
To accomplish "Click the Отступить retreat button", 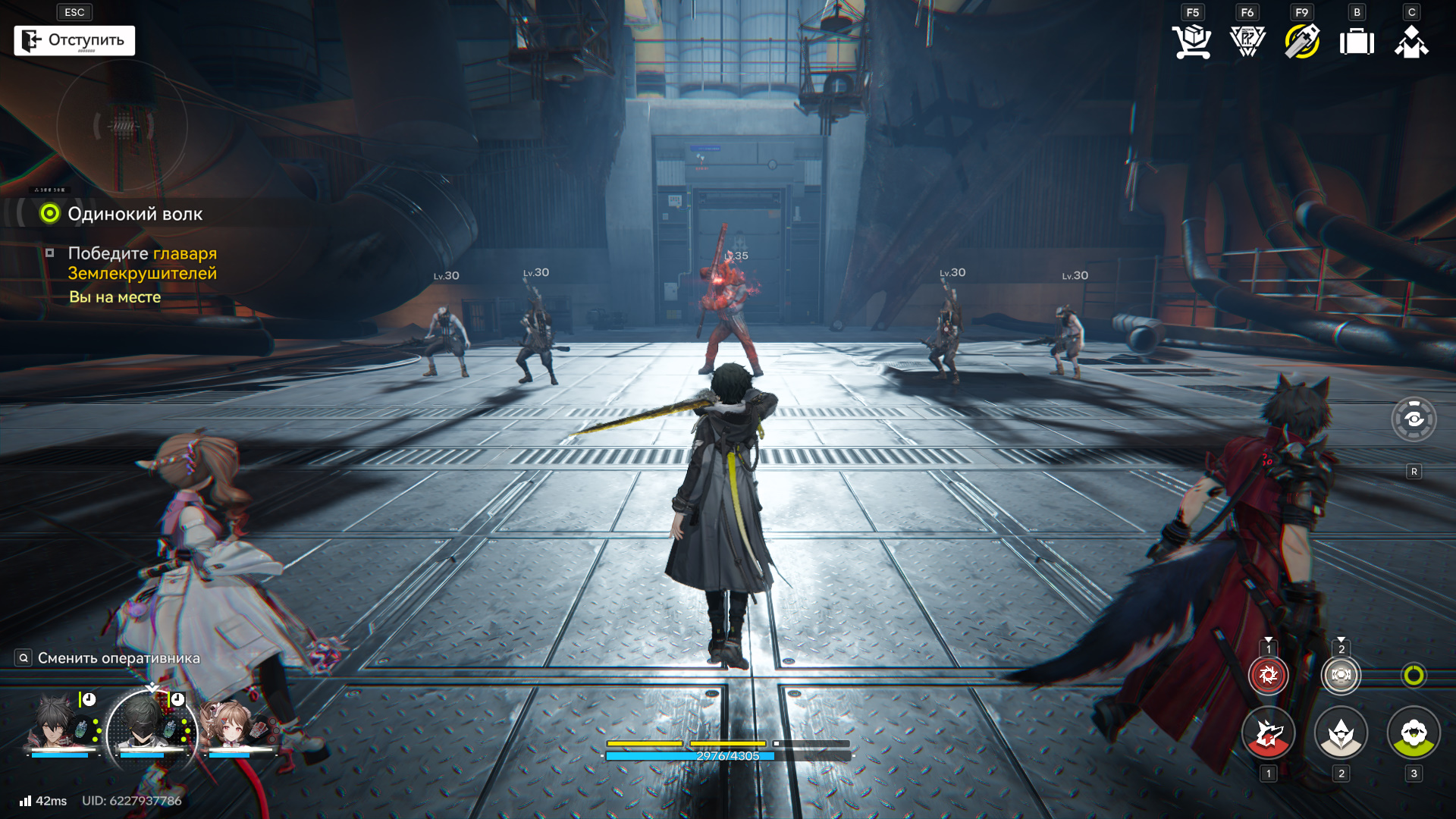I will [x=74, y=40].
